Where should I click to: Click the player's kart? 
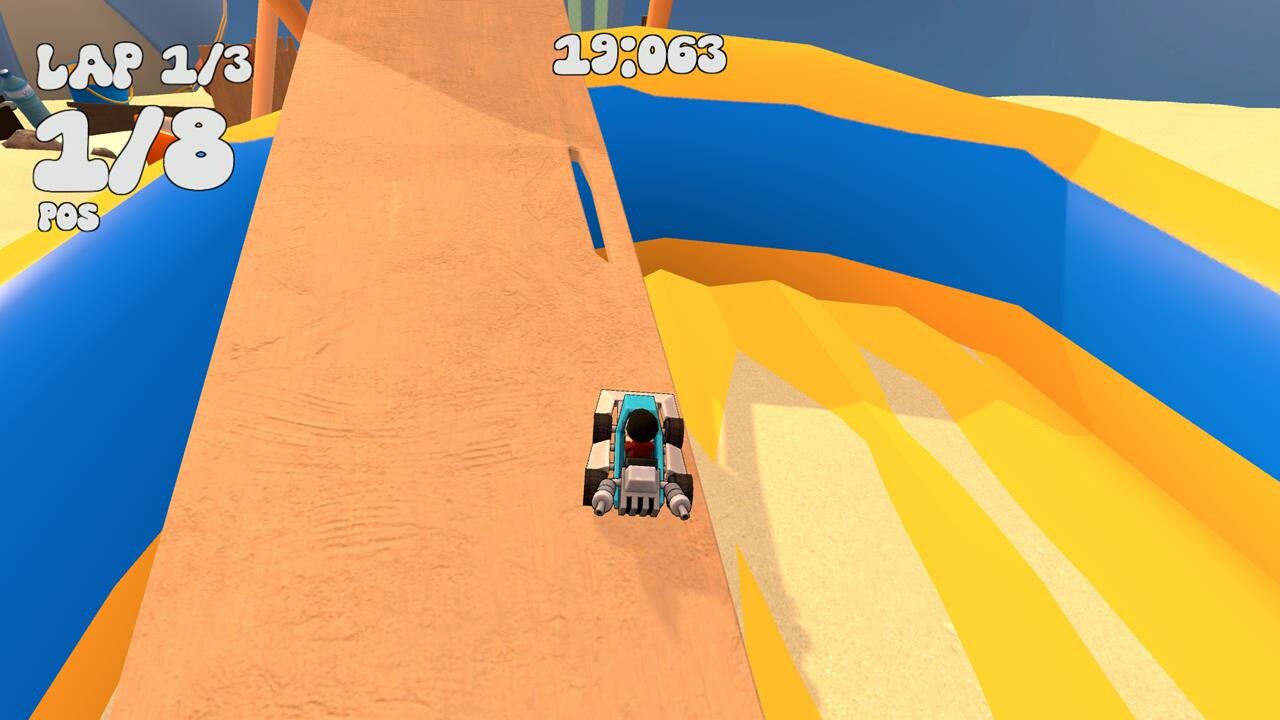point(635,450)
